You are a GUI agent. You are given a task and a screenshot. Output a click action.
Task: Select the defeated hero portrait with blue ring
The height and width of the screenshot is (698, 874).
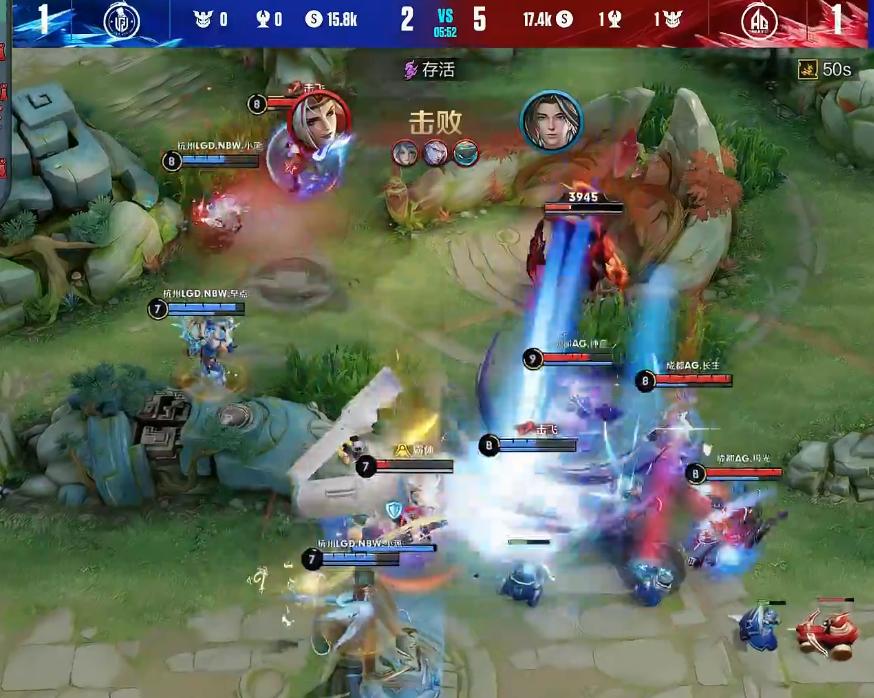click(550, 121)
